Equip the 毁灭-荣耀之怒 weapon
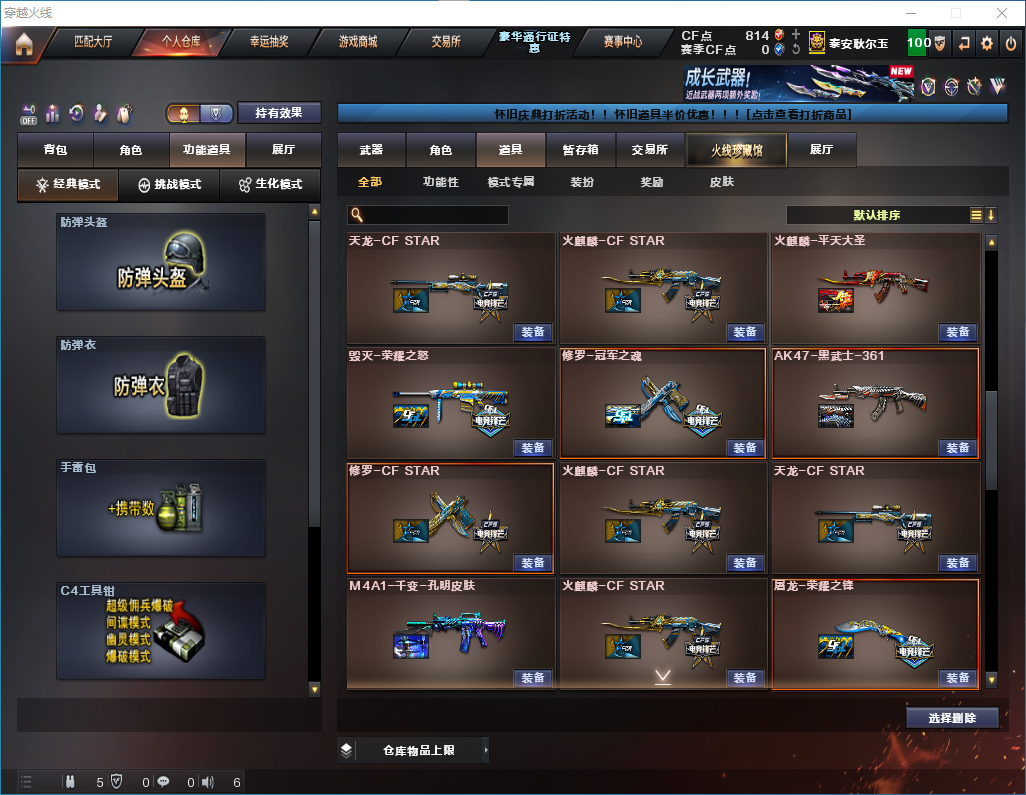Viewport: 1026px width, 795px height. point(533,448)
